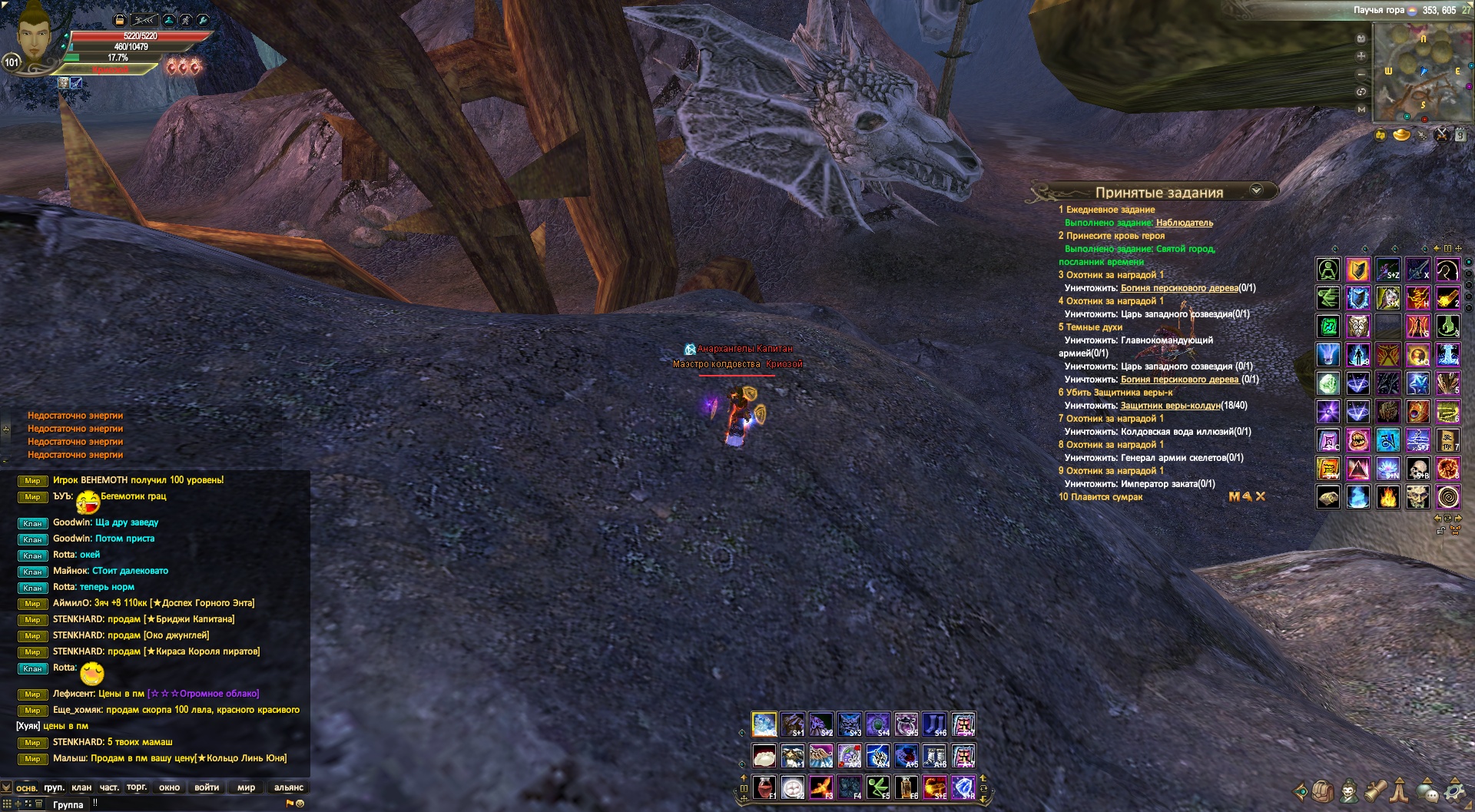This screenshot has width=1475, height=812.
Task: Select the meditation skill icon
Action: [1328, 270]
